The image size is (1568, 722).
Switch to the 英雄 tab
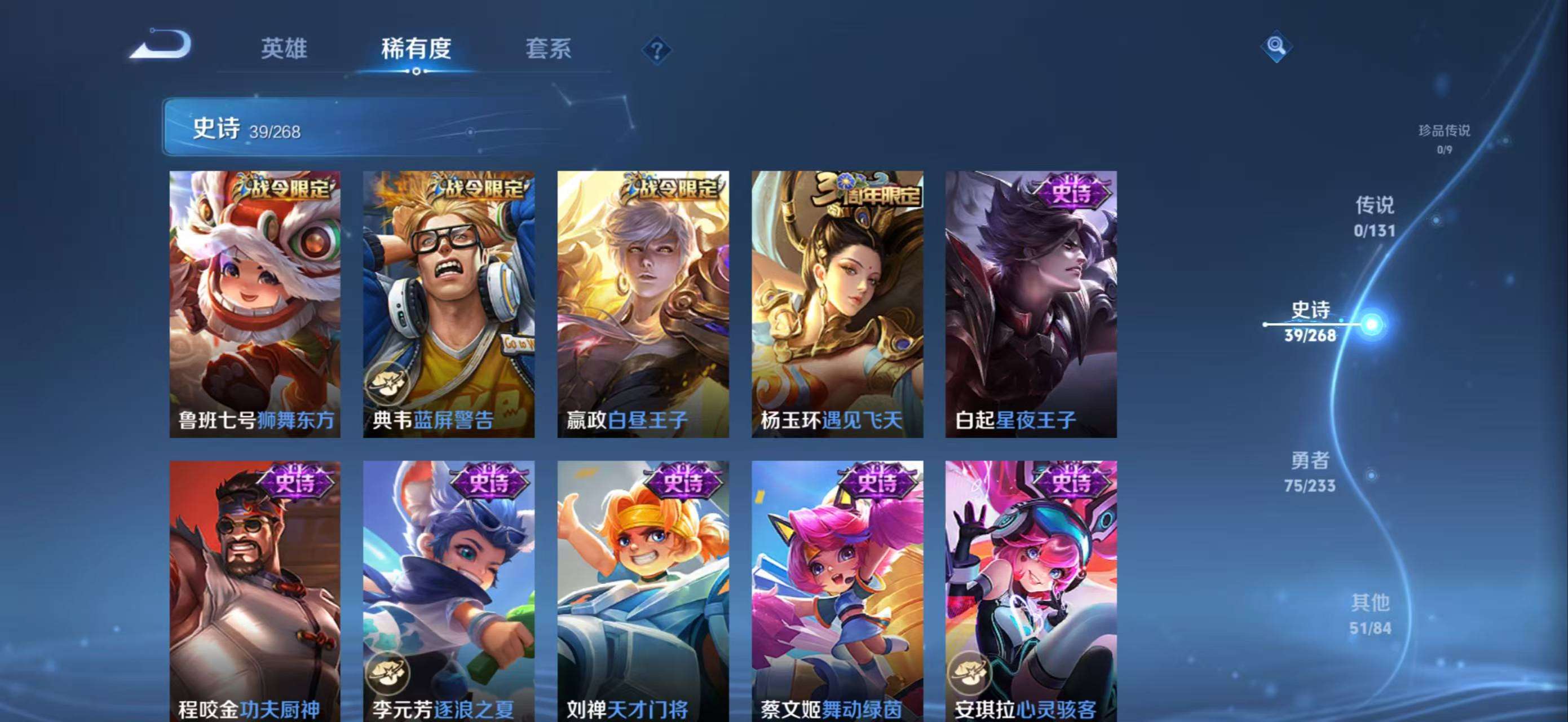point(284,50)
